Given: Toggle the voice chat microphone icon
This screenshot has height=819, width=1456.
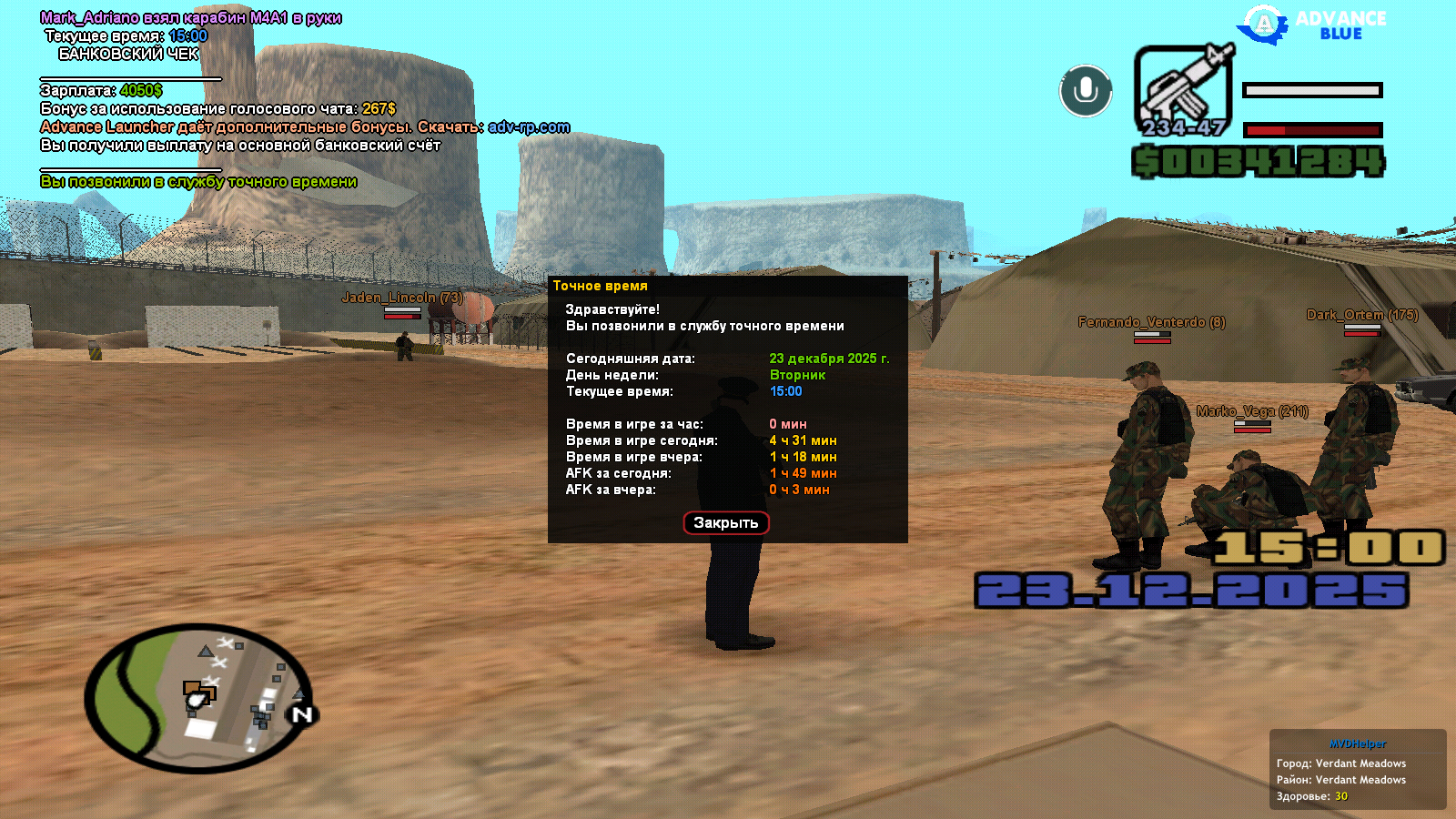Looking at the screenshot, I should (1086, 91).
